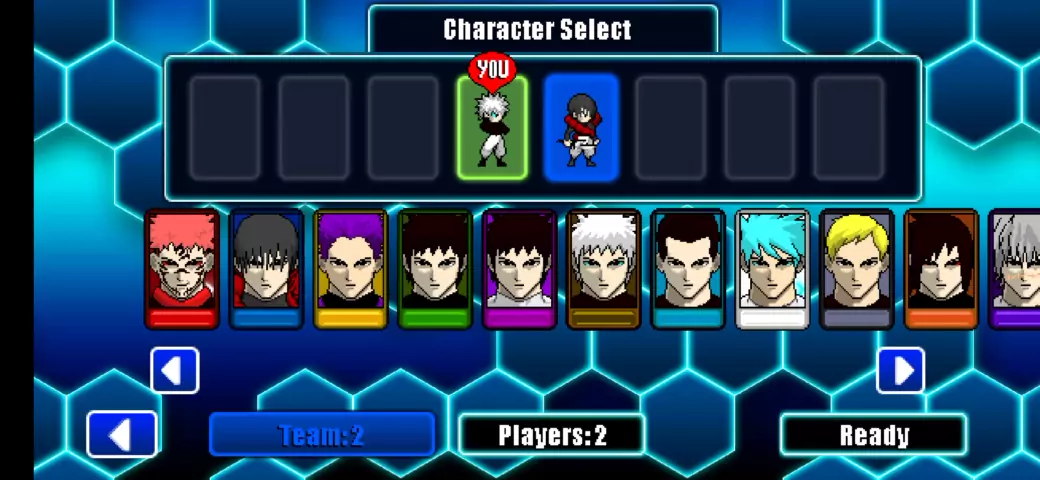The height and width of the screenshot is (480, 1040).
Task: Click the blue slot with the red-scarf fighter
Action: point(581,128)
